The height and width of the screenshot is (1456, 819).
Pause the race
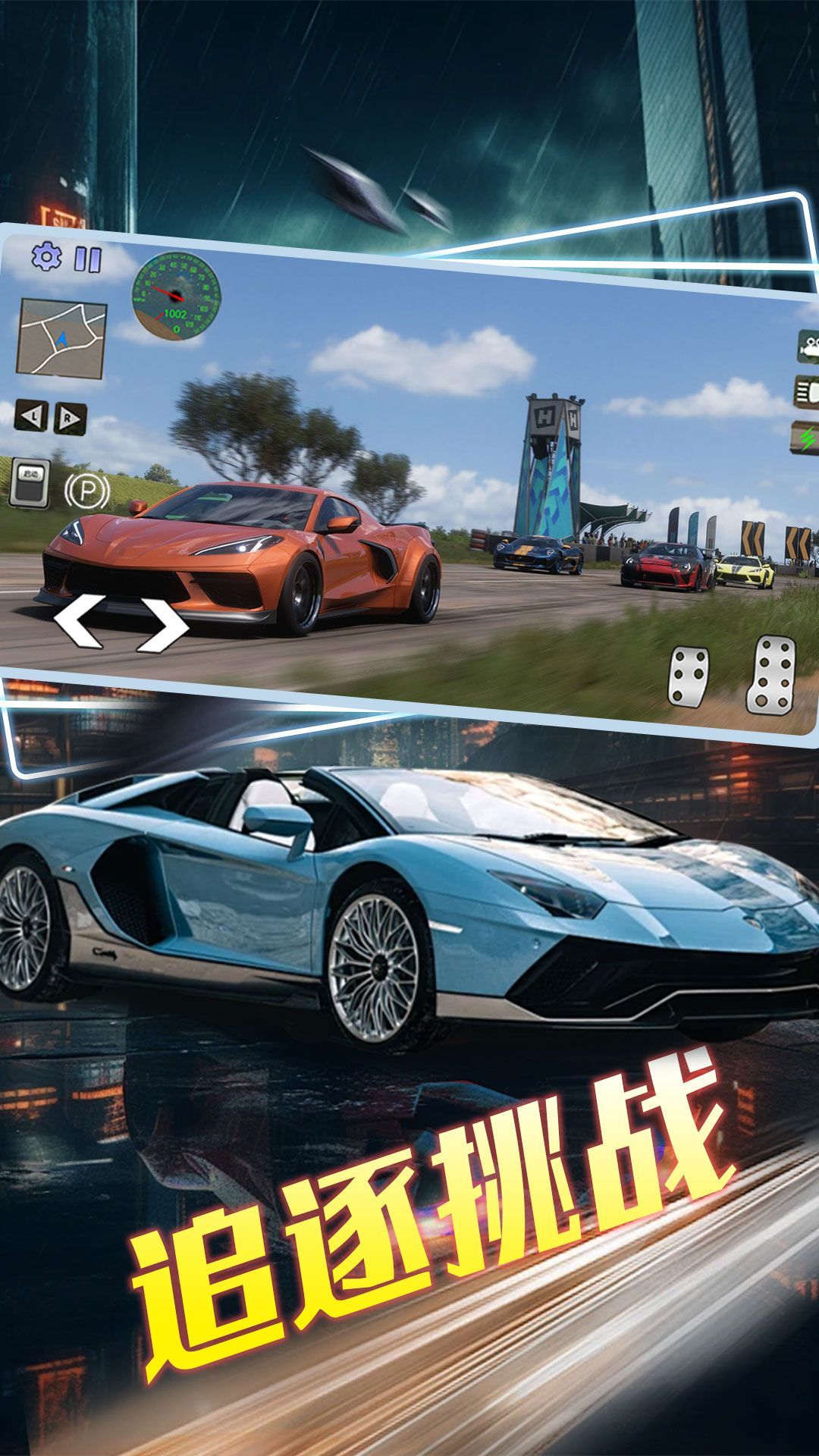click(x=87, y=259)
